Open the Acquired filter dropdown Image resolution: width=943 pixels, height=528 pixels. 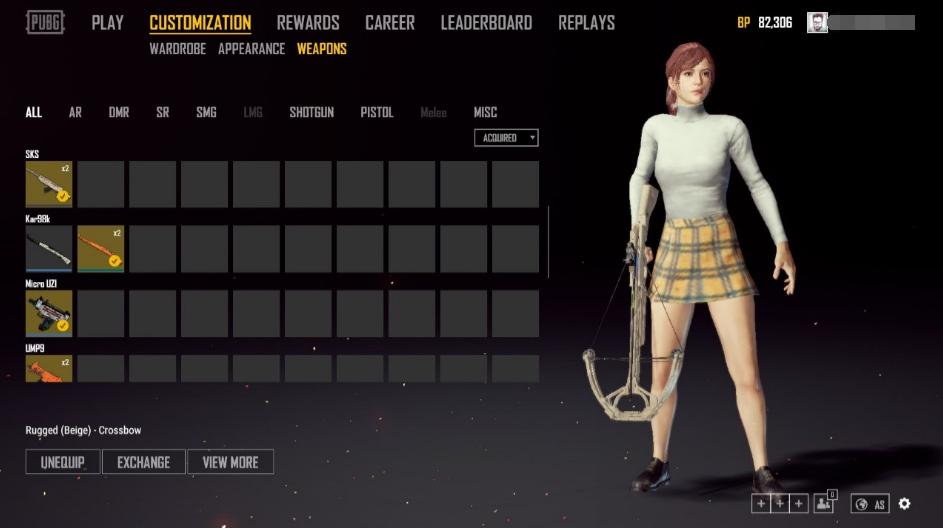click(x=506, y=138)
